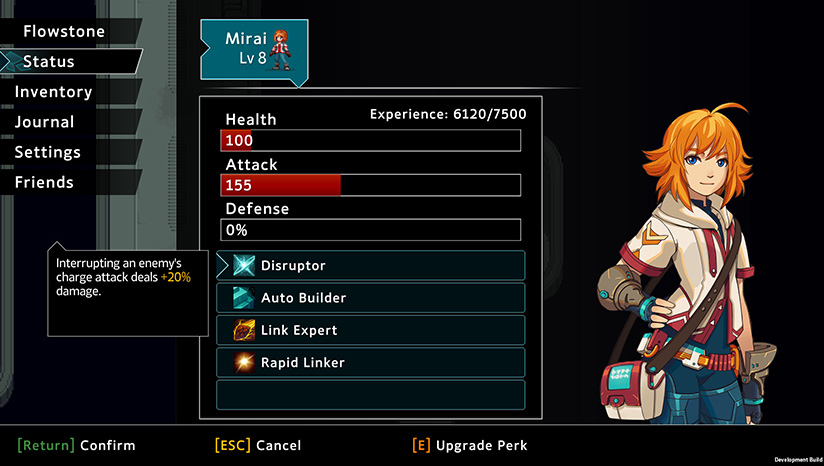Select the Mirai Lv 8 character tab

pyautogui.click(x=254, y=46)
